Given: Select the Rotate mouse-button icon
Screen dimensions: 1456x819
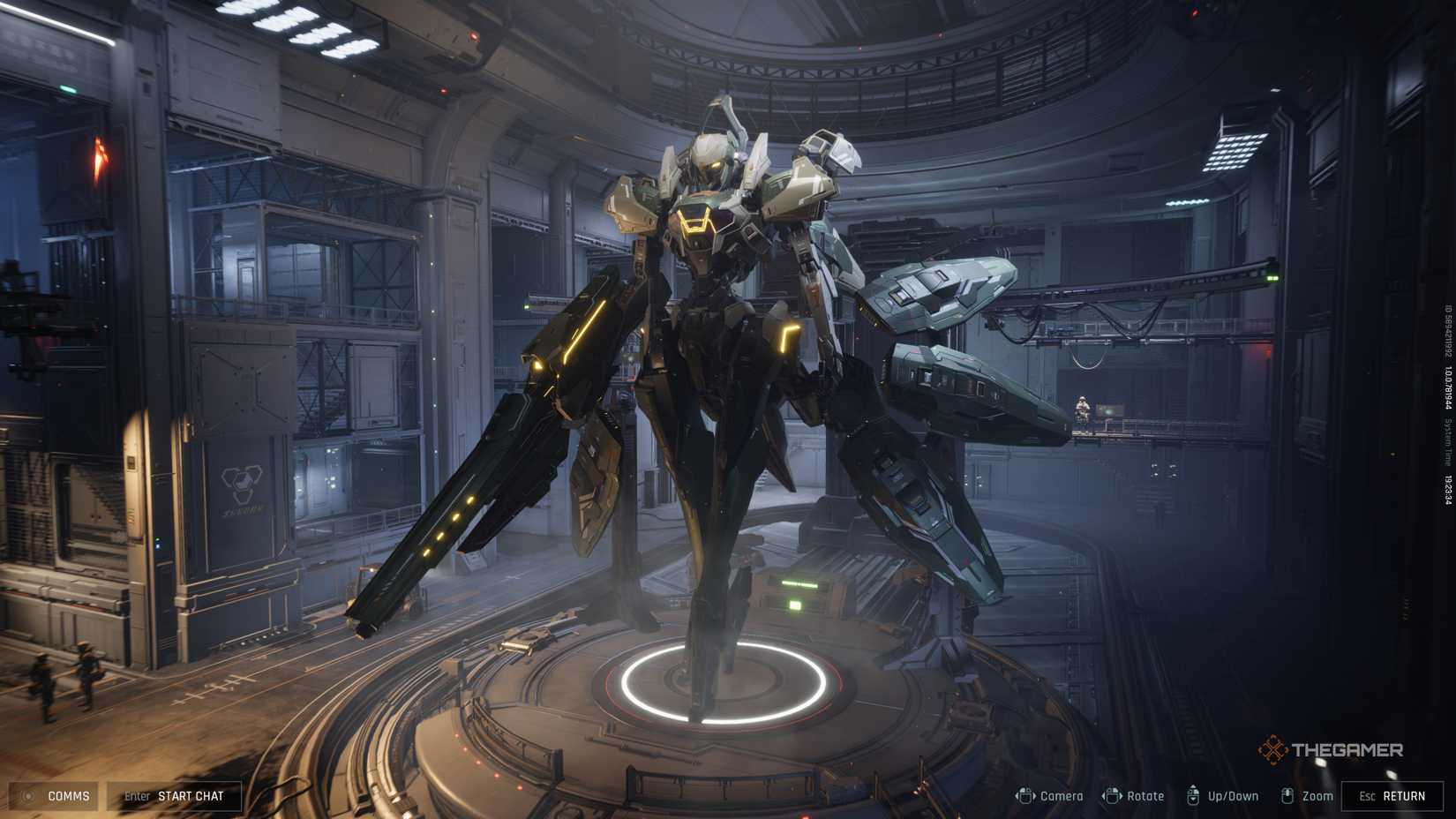Looking at the screenshot, I should tap(1114, 794).
